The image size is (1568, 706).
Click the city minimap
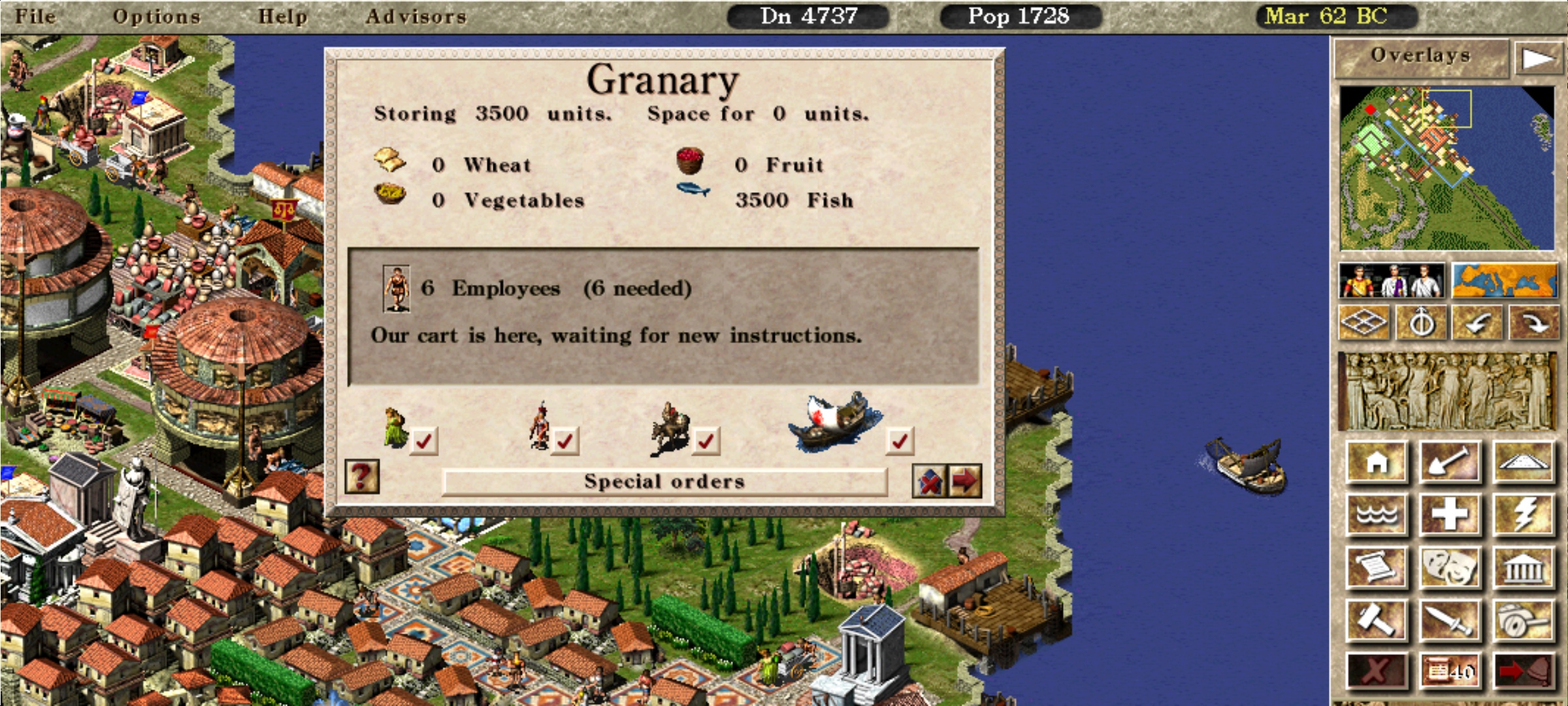point(1446,168)
